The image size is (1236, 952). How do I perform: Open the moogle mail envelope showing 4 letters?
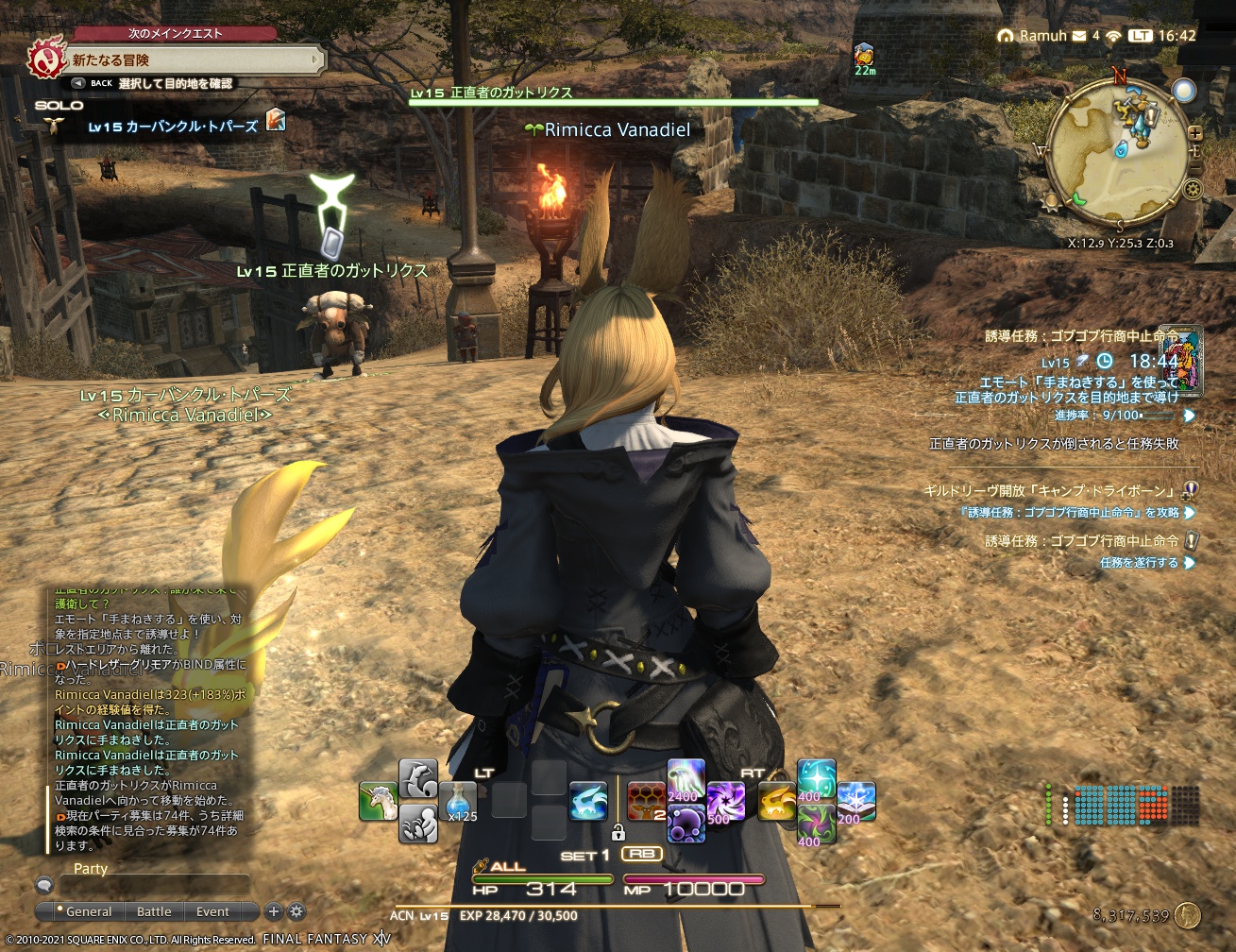pyautogui.click(x=1079, y=36)
